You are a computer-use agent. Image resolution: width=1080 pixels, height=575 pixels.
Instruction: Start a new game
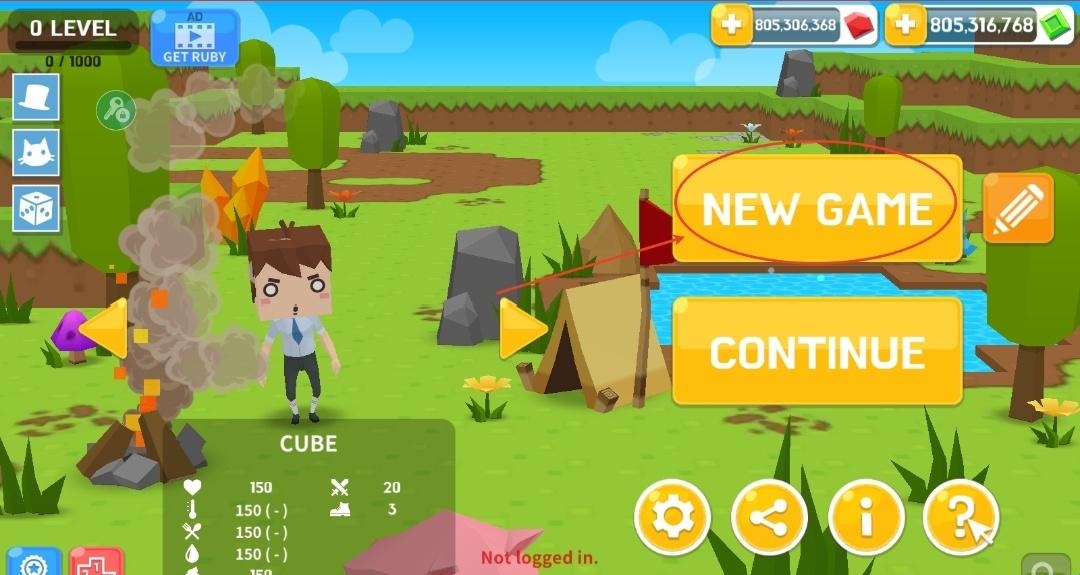point(816,208)
